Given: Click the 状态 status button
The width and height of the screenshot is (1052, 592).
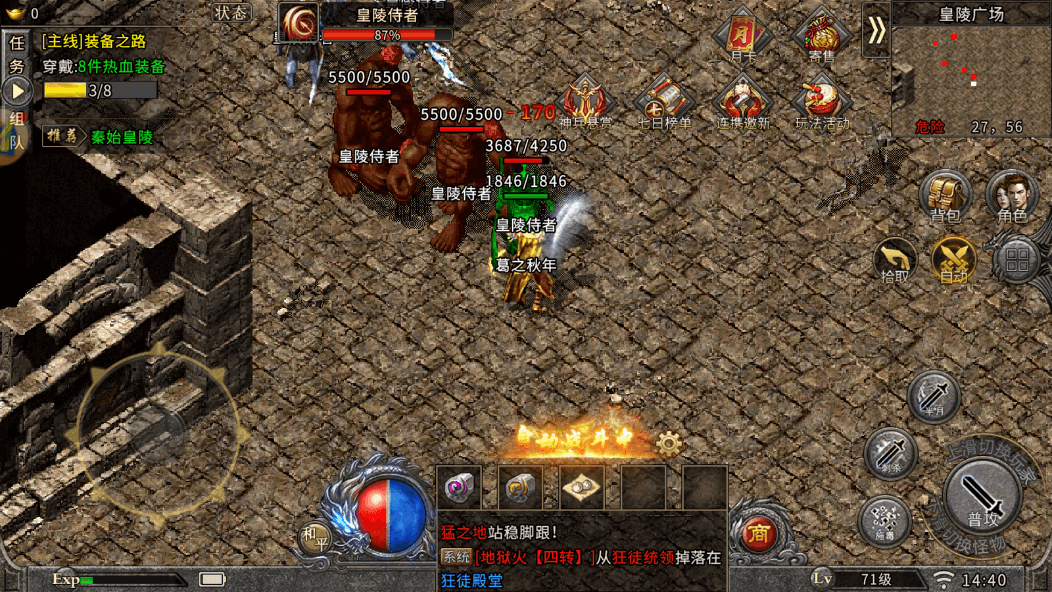Looking at the screenshot, I should point(232,13).
